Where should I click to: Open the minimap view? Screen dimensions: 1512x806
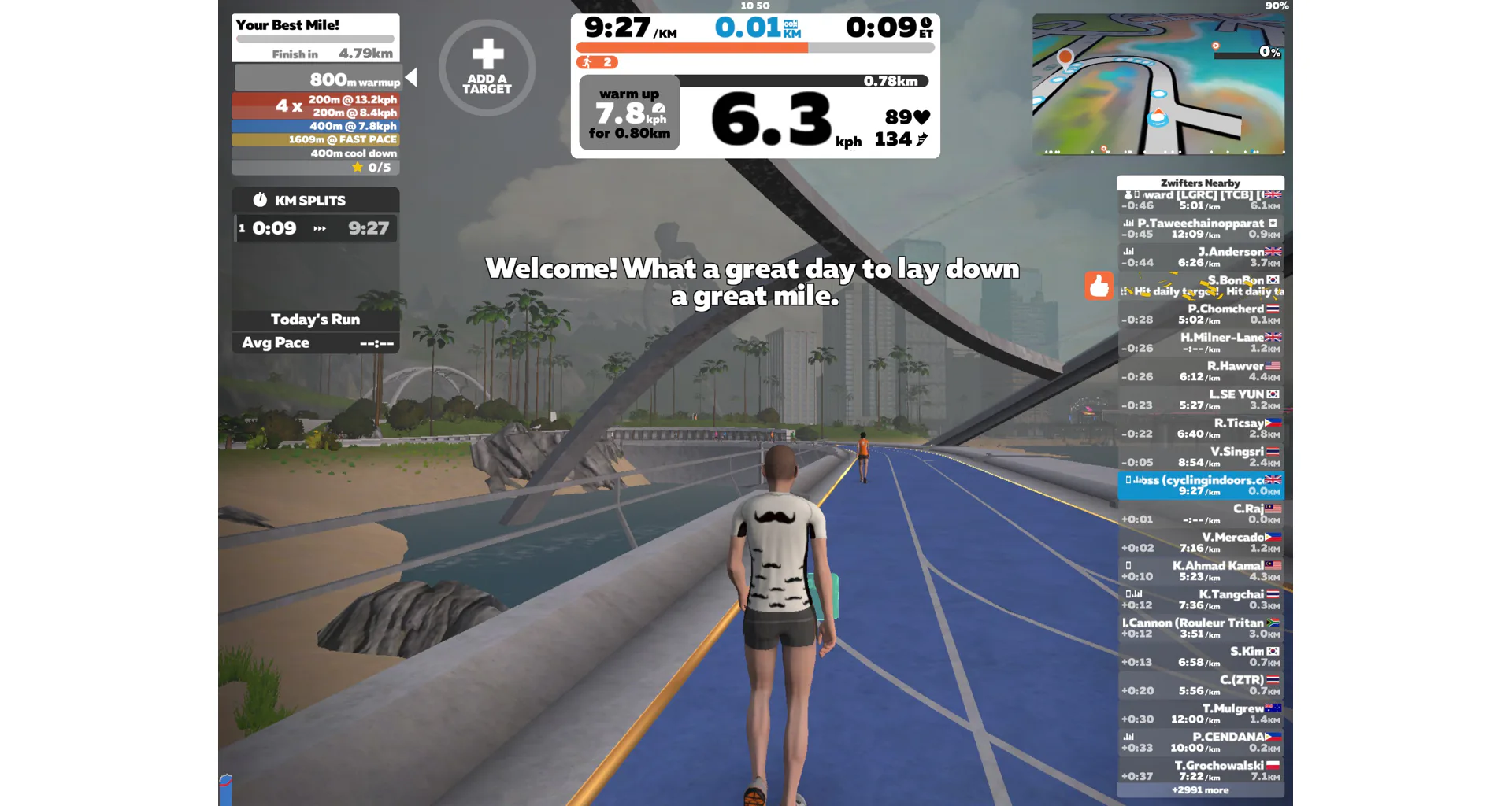1158,84
